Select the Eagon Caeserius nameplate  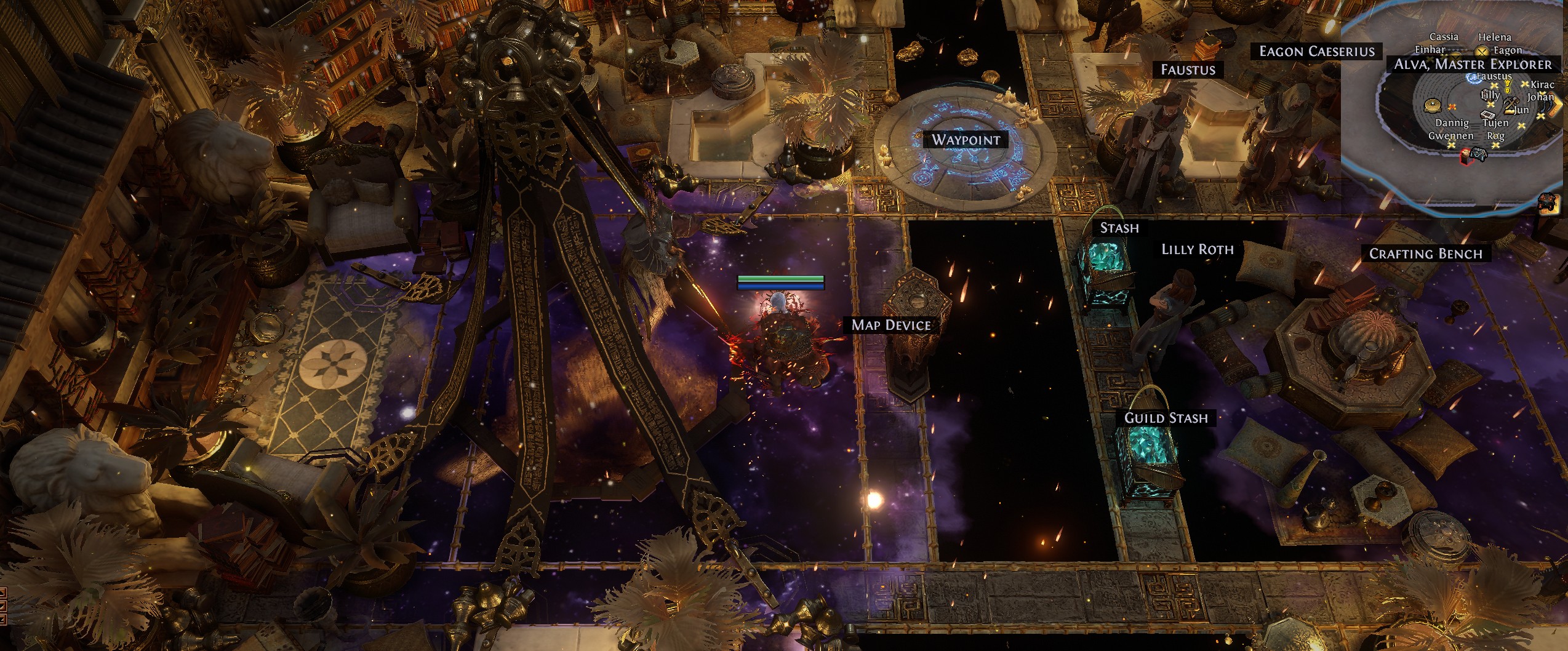[x=1316, y=52]
